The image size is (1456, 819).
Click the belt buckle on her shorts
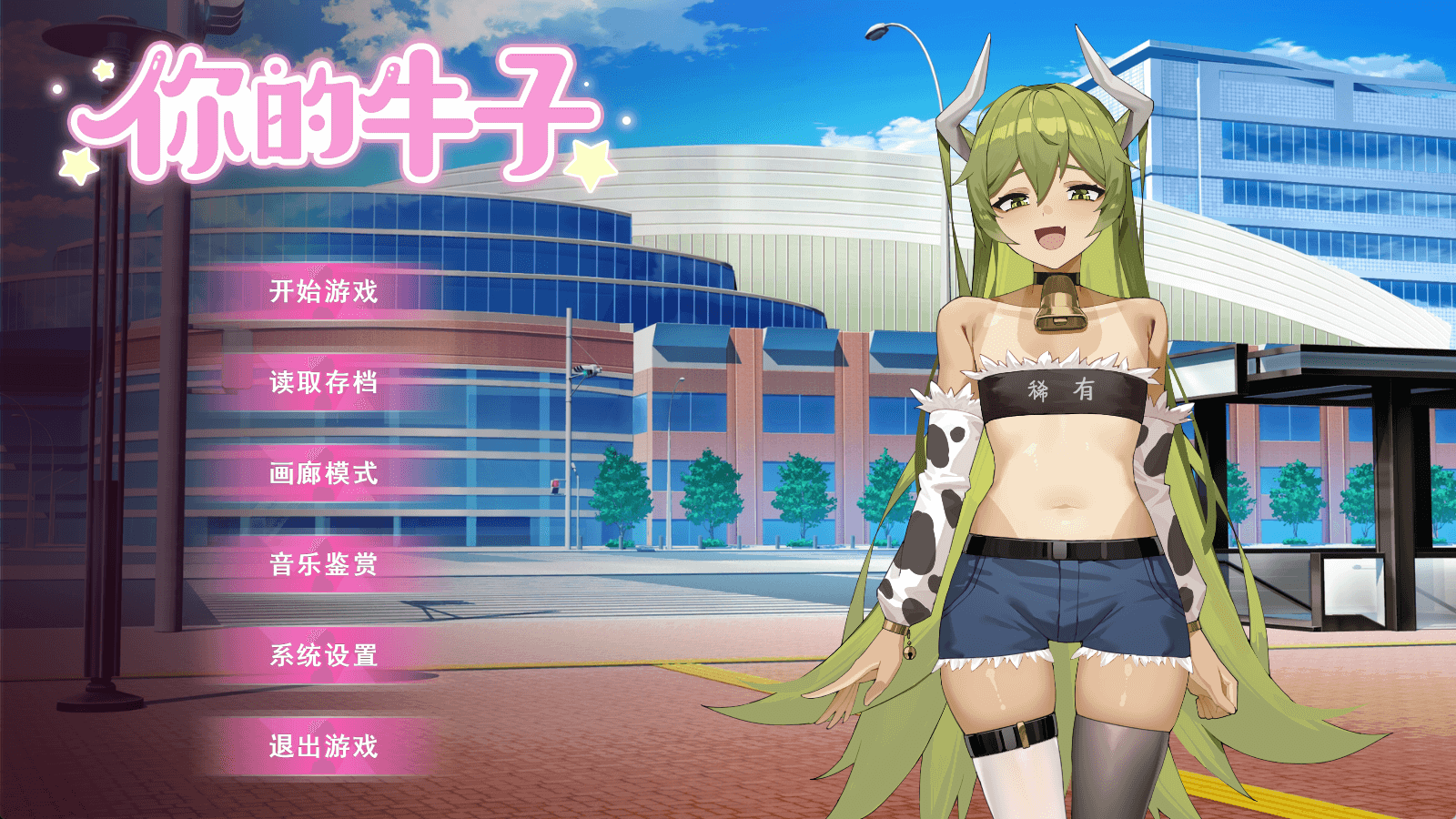click(x=1058, y=551)
